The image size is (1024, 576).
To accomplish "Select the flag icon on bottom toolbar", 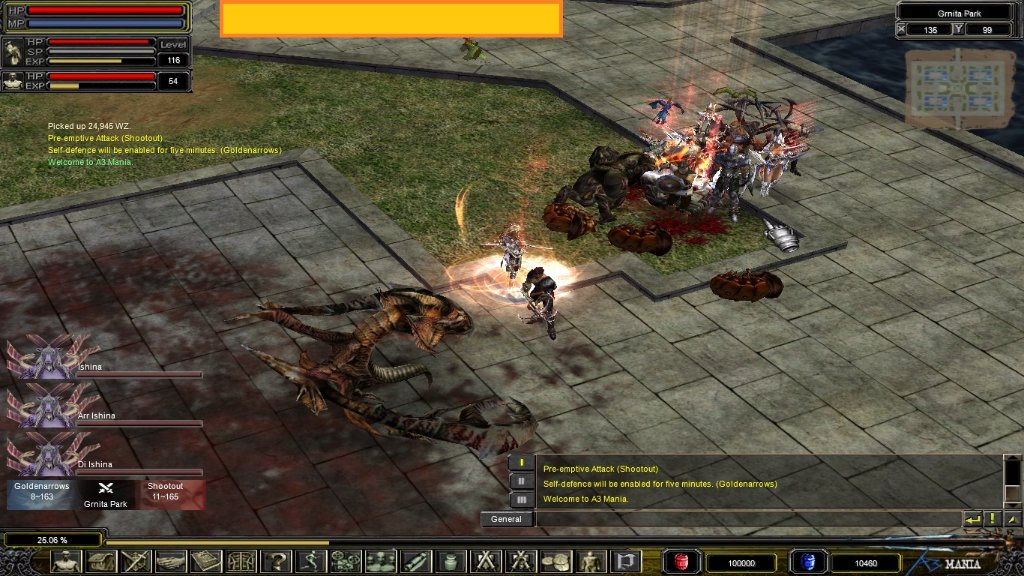I will (625, 562).
